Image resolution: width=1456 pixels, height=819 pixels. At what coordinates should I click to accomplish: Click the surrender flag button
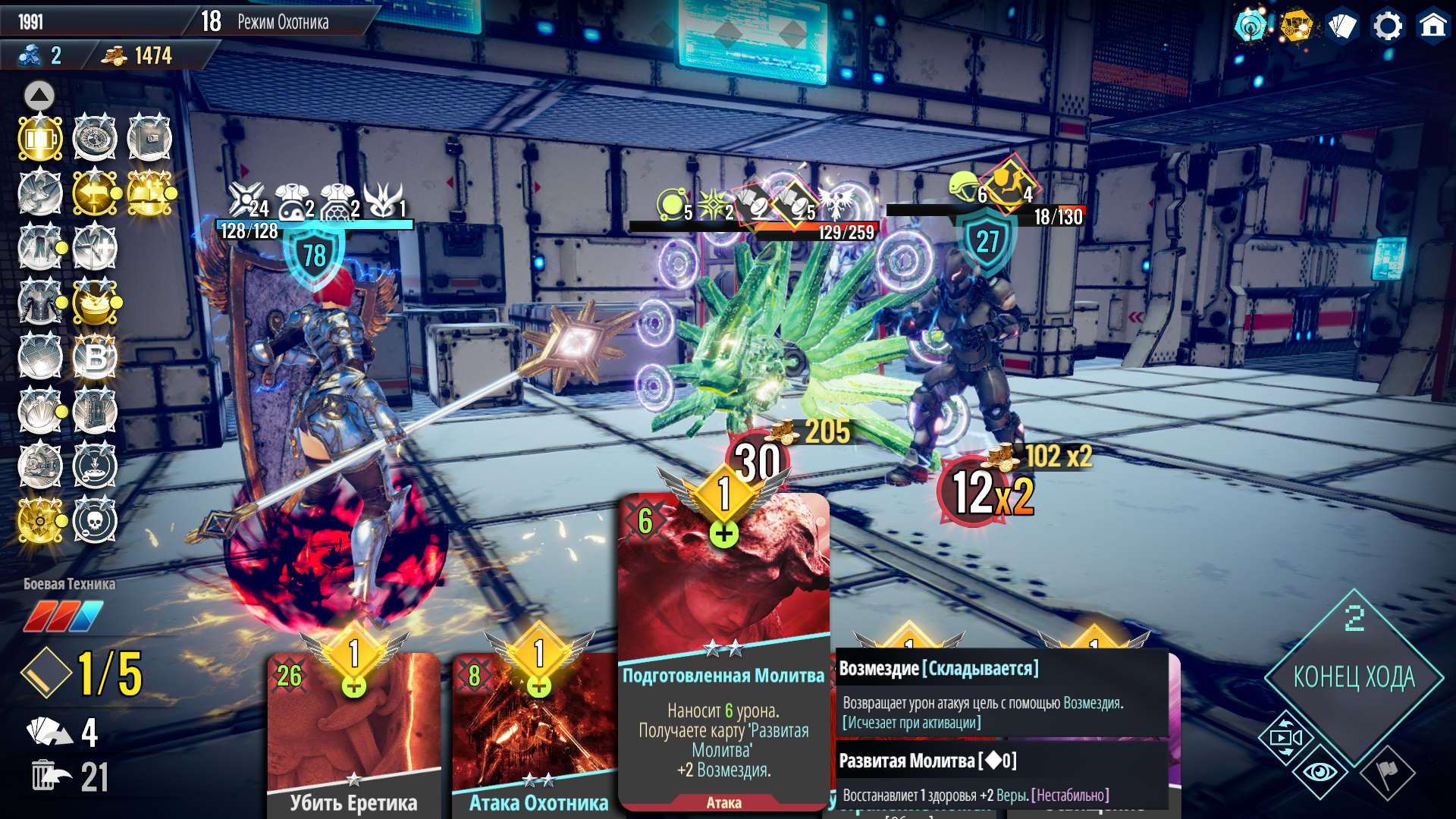pos(1387,773)
